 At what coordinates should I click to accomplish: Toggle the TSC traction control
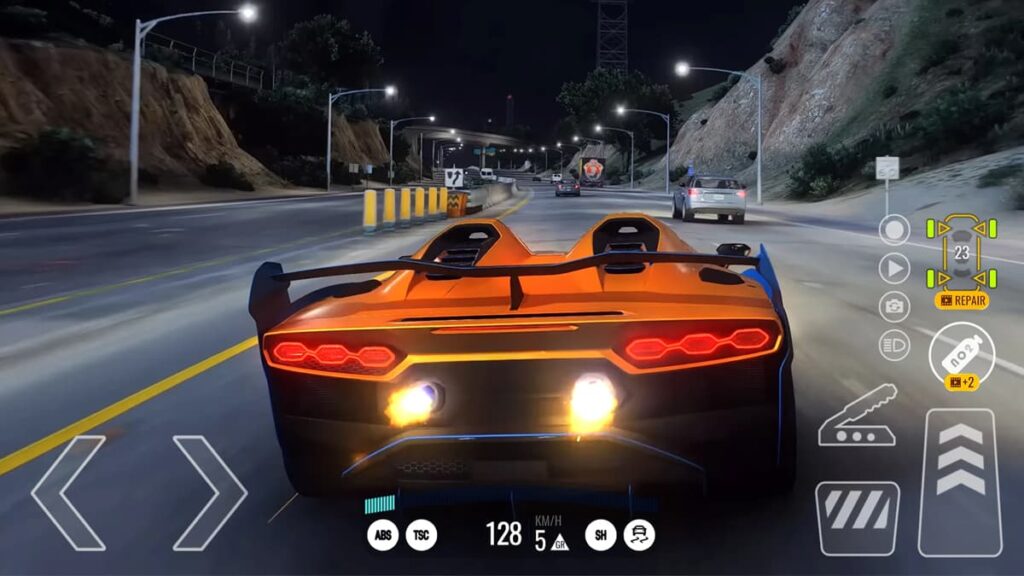click(421, 535)
